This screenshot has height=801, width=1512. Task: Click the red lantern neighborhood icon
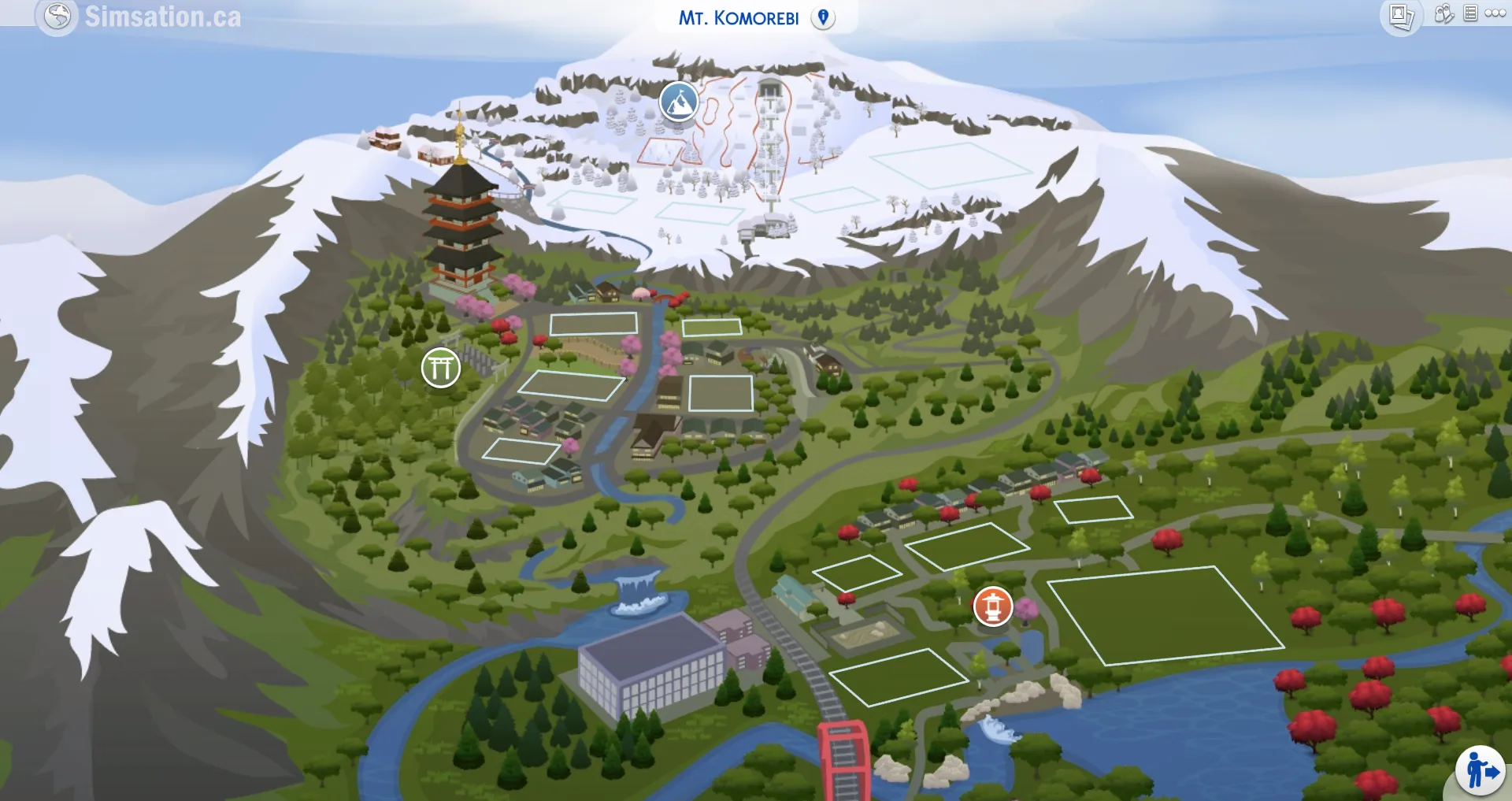point(993,608)
